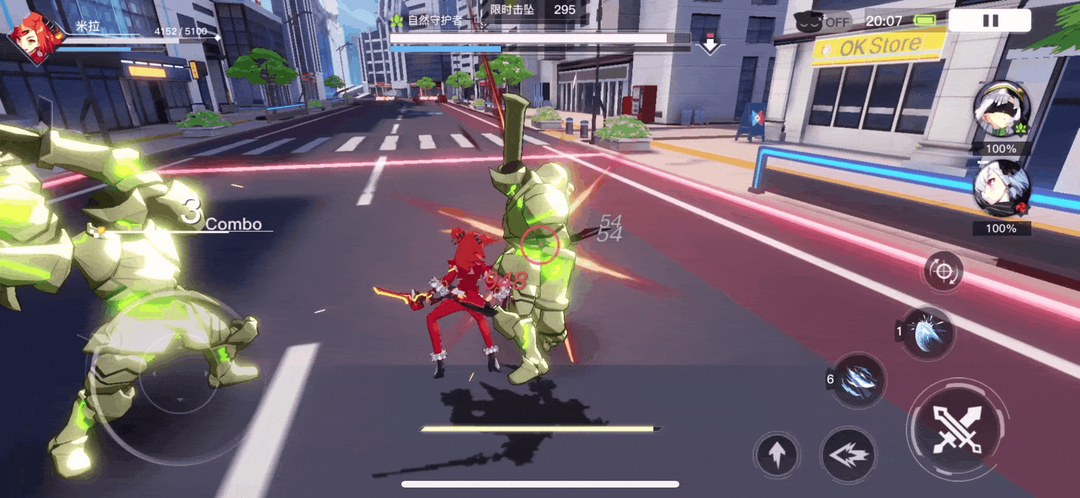Toggle the crosshair target lock
This screenshot has height=498, width=1080.
943,270
